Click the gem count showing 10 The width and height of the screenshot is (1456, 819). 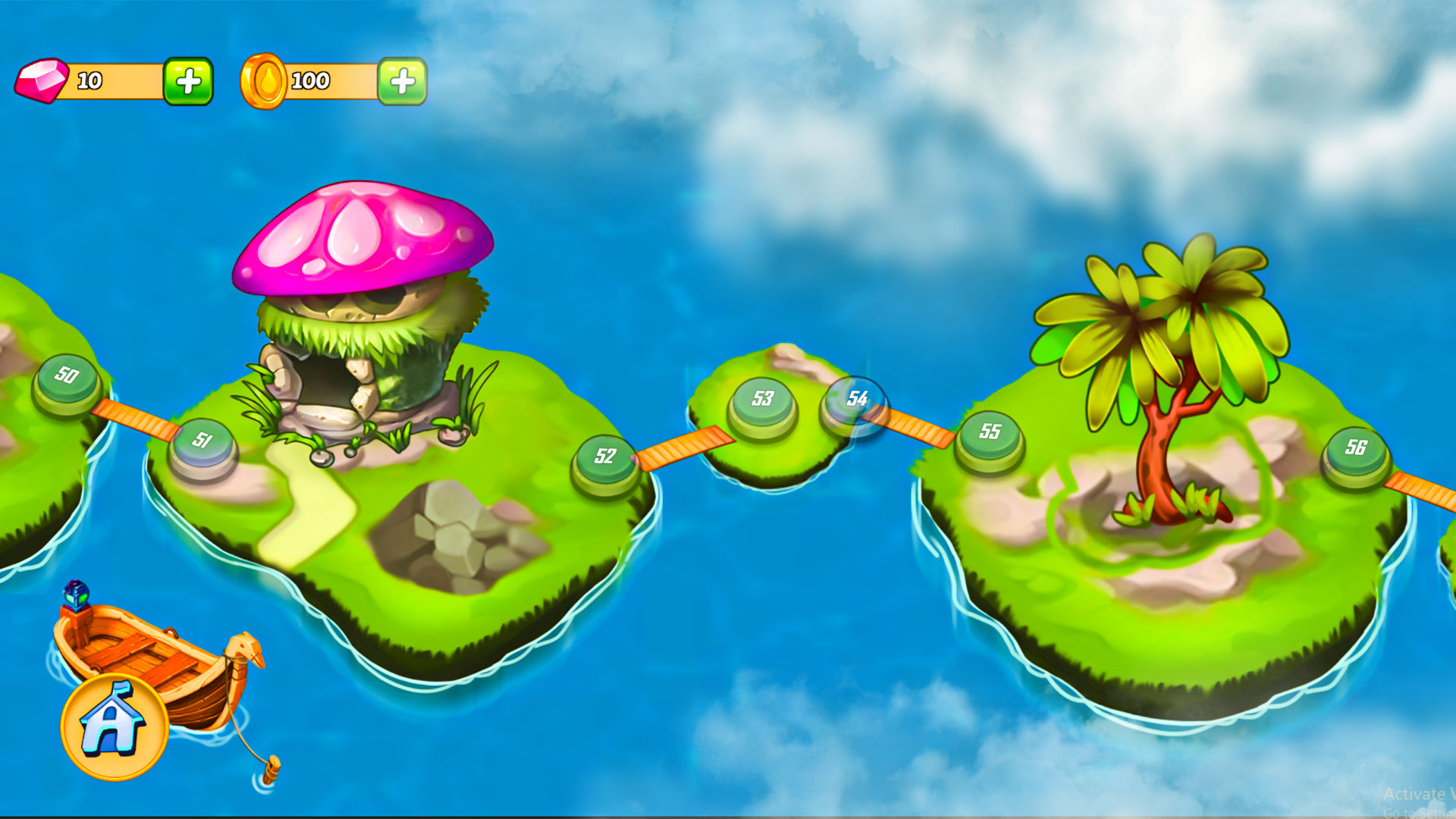(91, 79)
